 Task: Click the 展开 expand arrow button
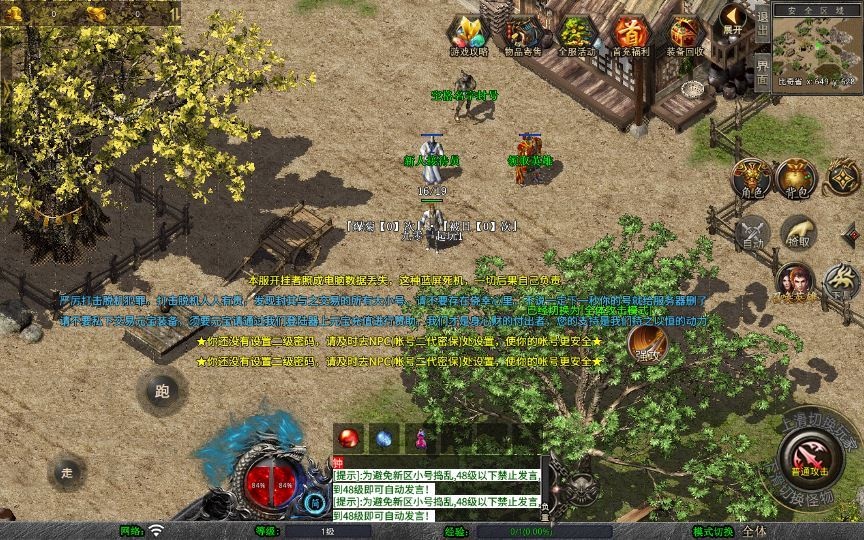(x=735, y=19)
